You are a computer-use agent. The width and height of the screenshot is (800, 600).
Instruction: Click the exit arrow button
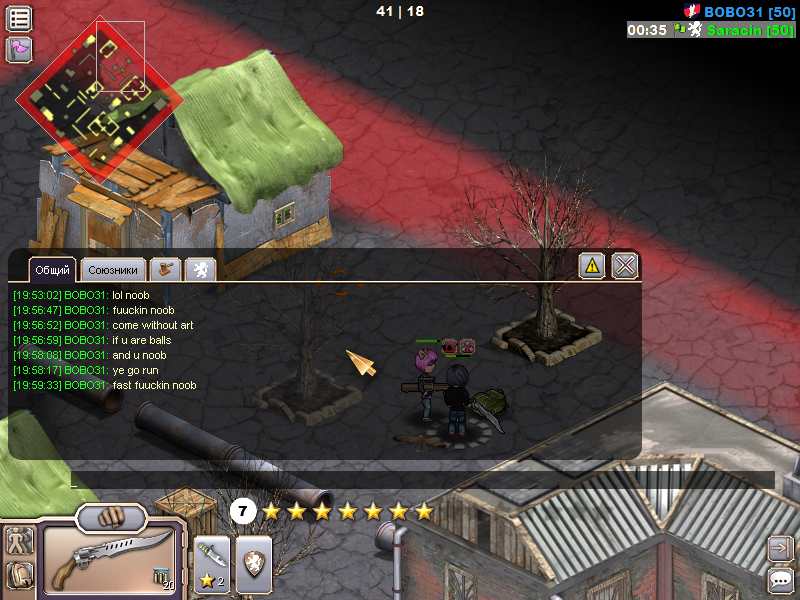tap(780, 548)
